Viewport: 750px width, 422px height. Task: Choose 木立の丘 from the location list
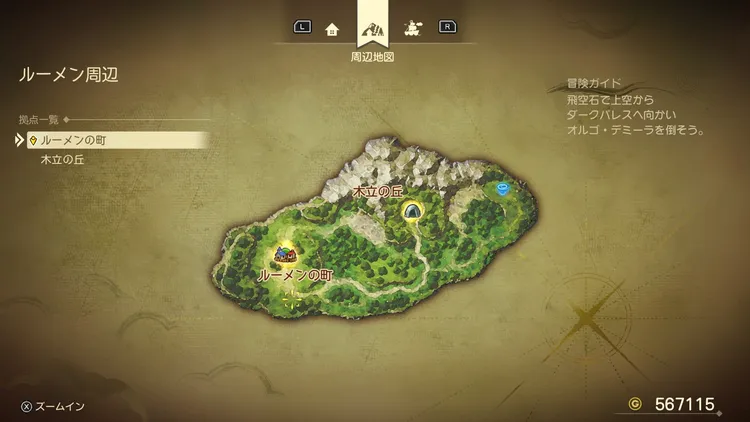tap(64, 159)
